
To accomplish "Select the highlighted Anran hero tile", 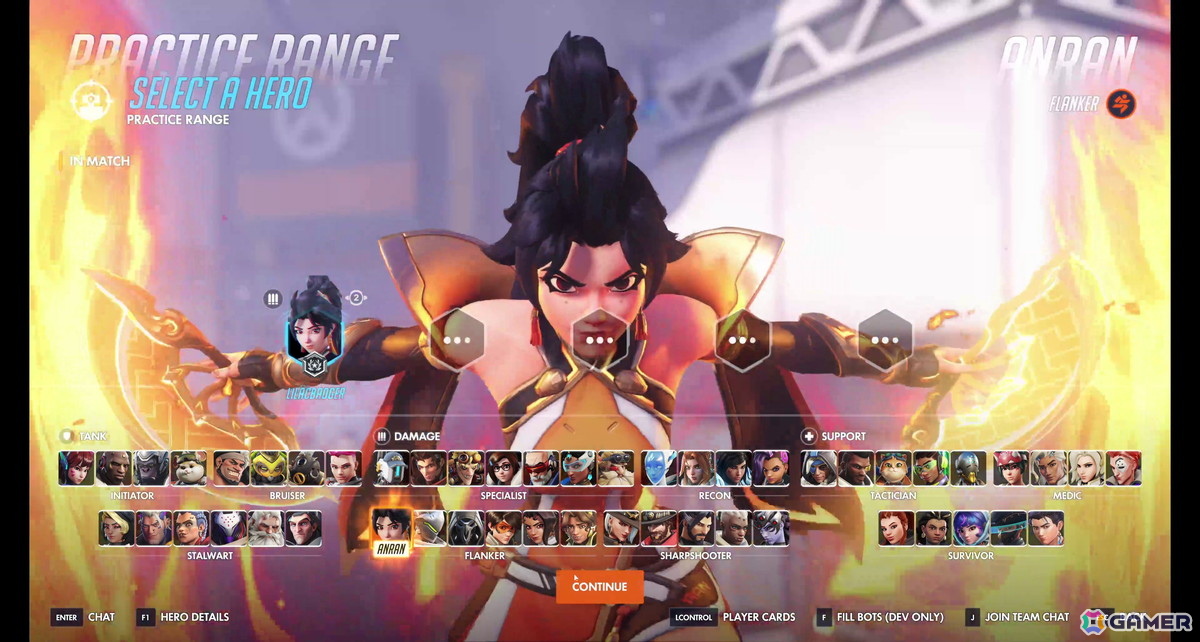I will coord(389,530).
